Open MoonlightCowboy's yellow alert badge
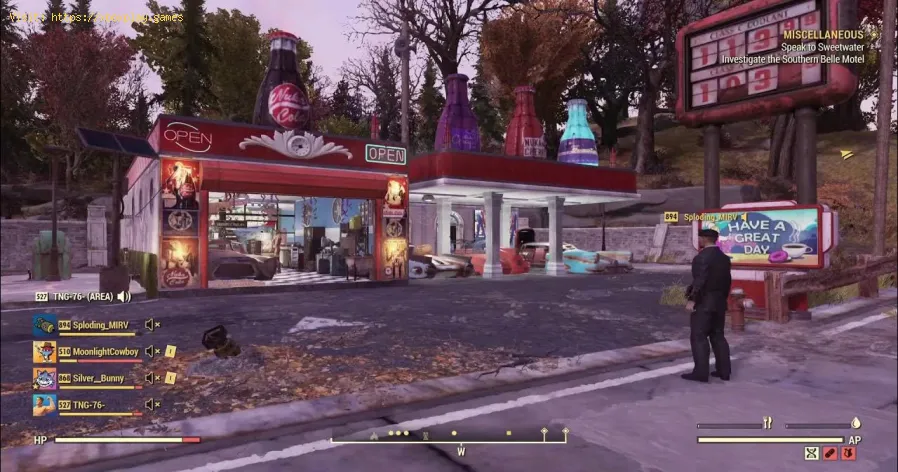 click(171, 352)
